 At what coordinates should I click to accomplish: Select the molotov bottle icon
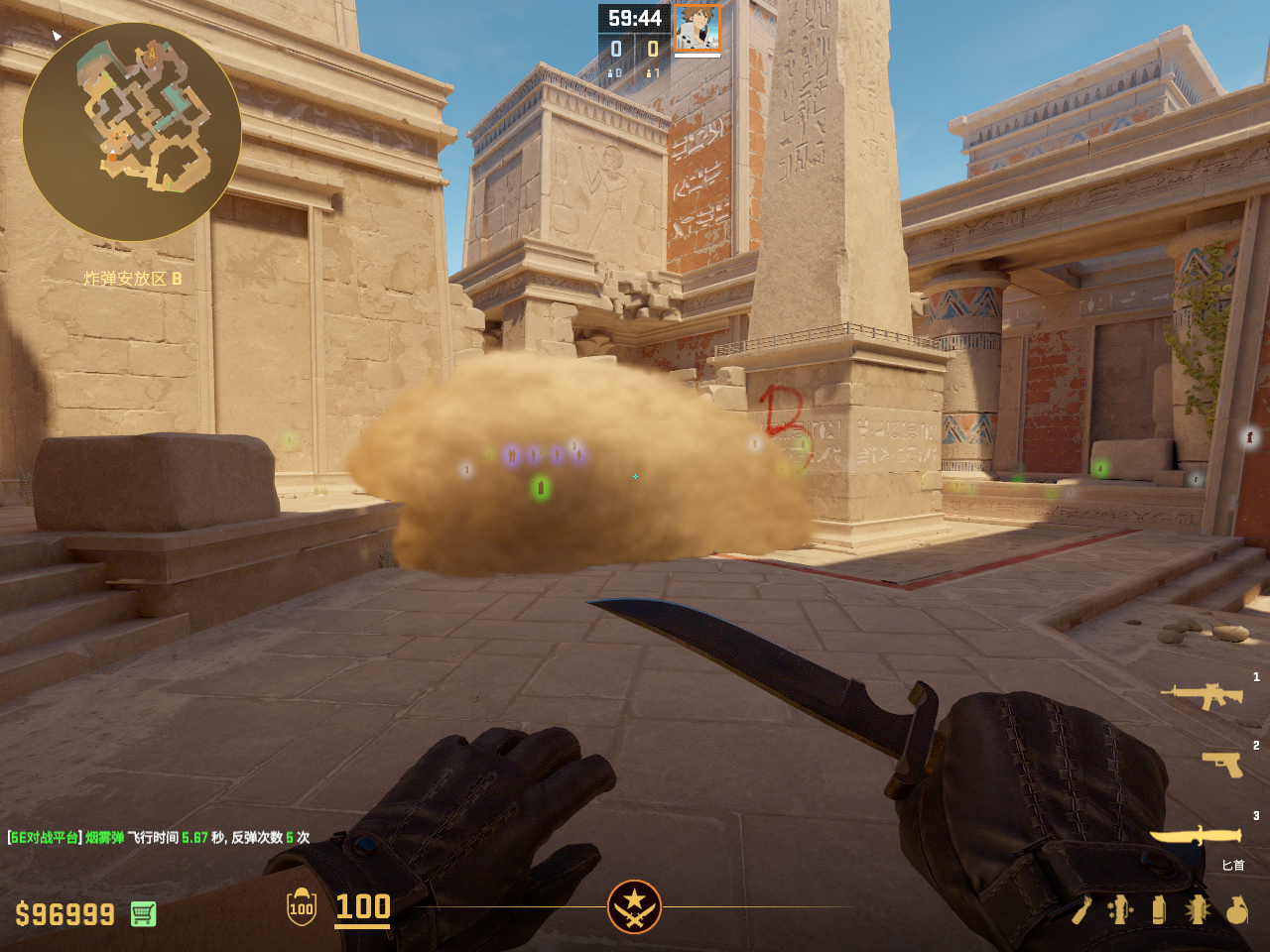[x=1081, y=909]
